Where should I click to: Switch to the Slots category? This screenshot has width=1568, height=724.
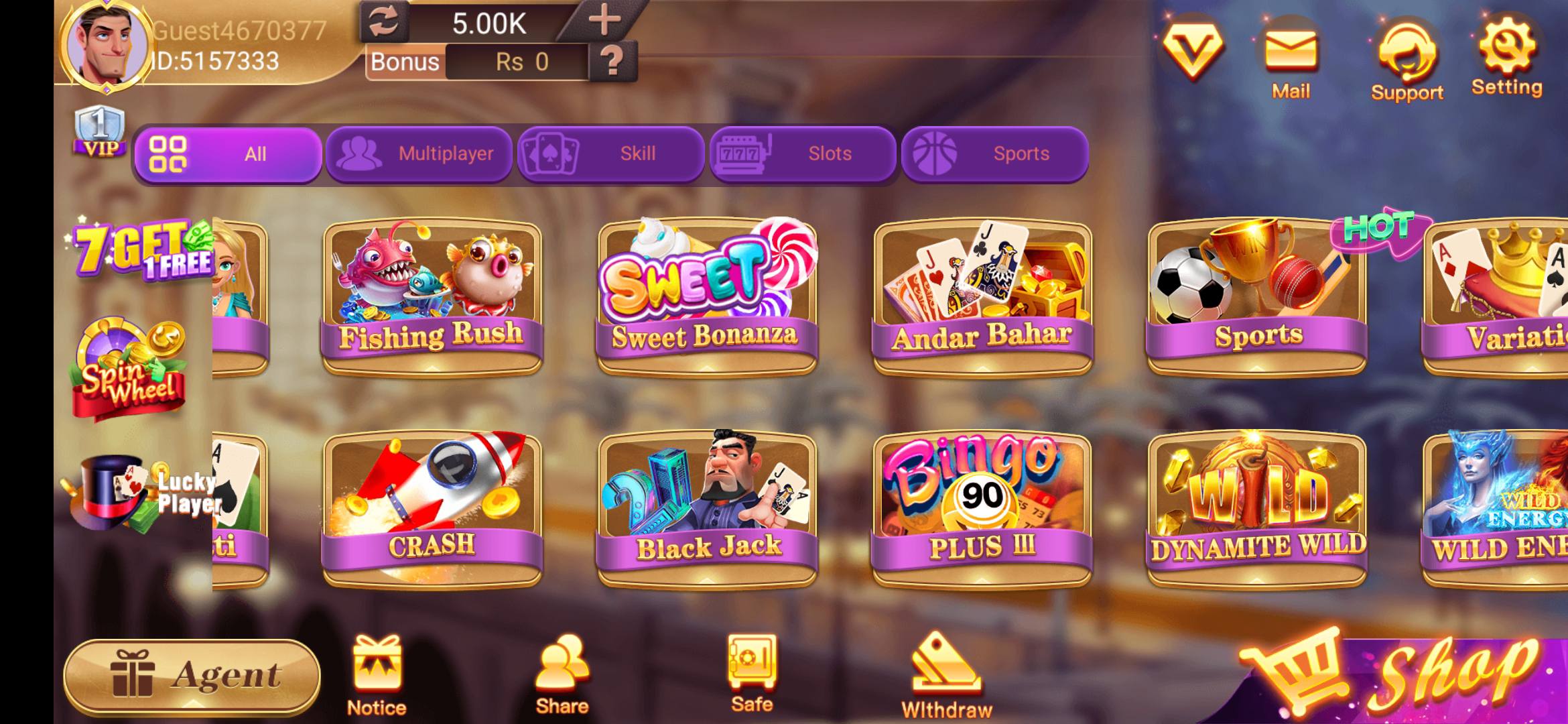coord(803,154)
